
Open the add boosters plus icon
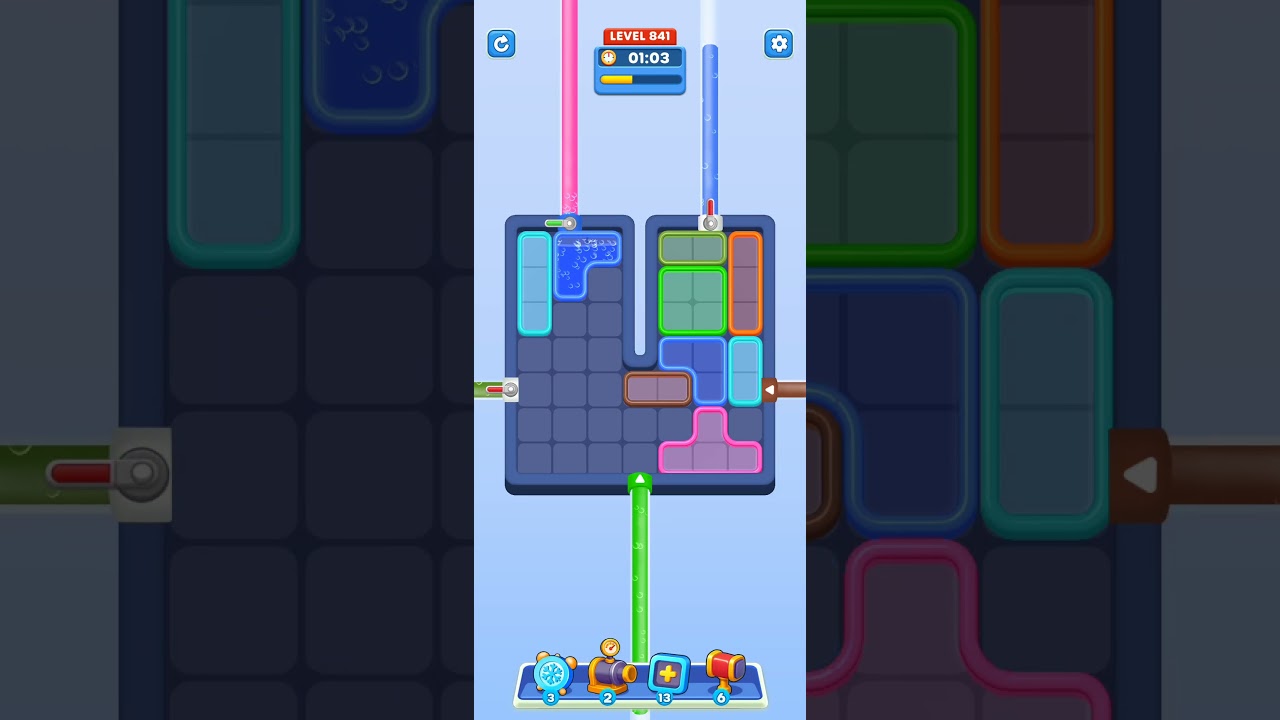point(667,675)
